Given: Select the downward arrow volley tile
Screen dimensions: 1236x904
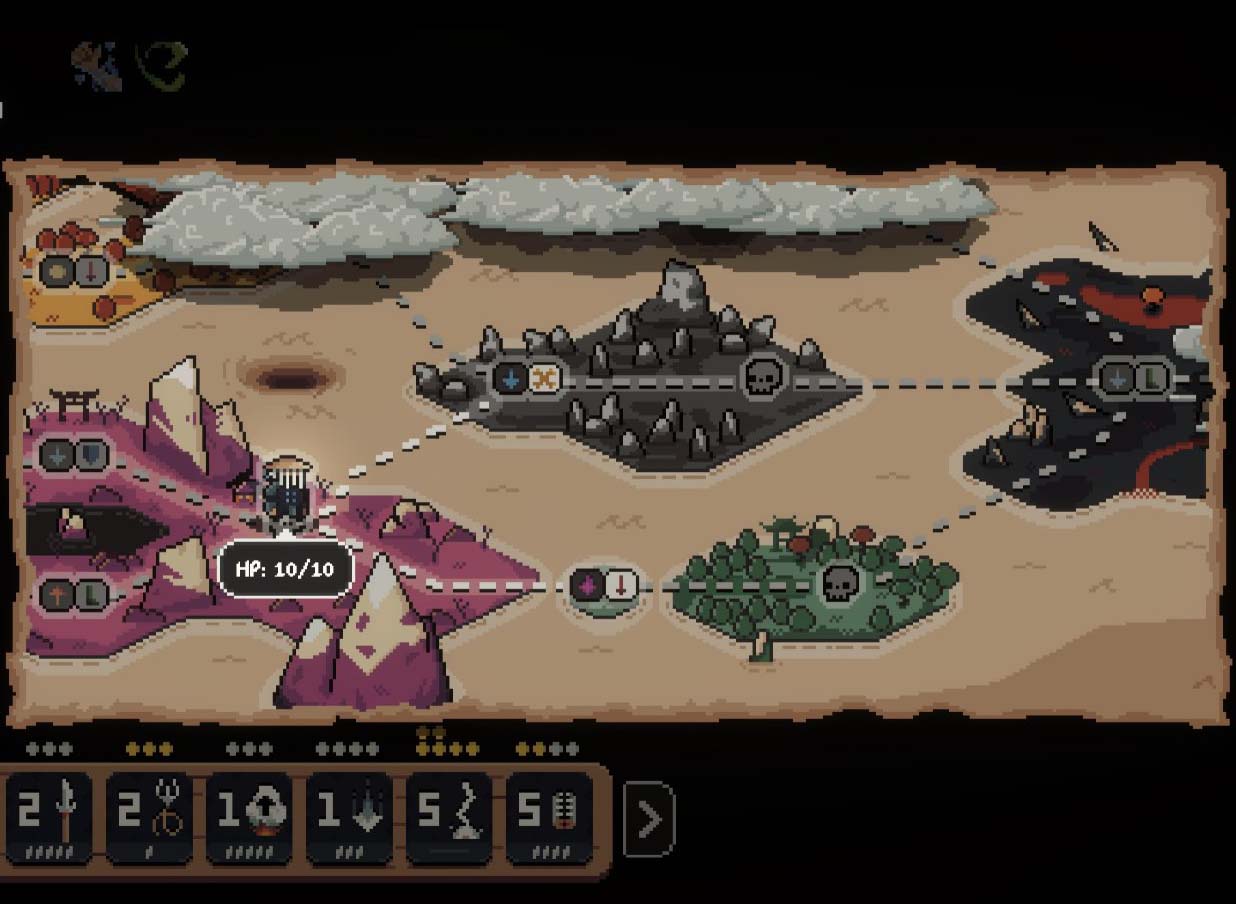Looking at the screenshot, I should pyautogui.click(x=349, y=817).
